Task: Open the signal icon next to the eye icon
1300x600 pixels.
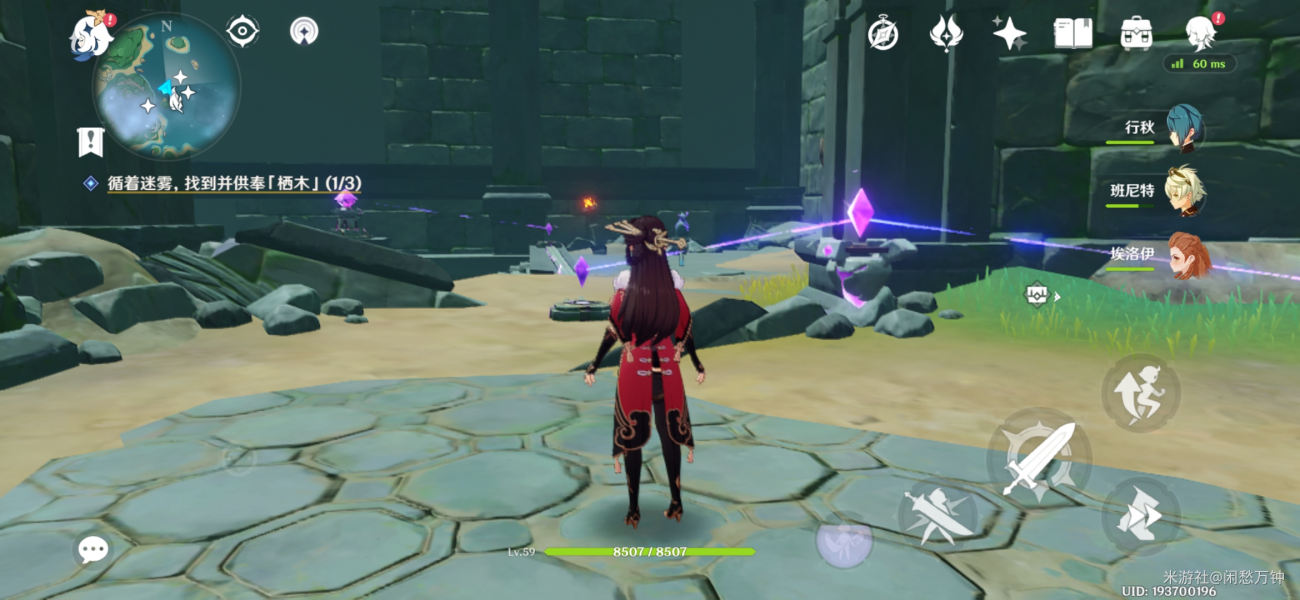Action: 305,31
